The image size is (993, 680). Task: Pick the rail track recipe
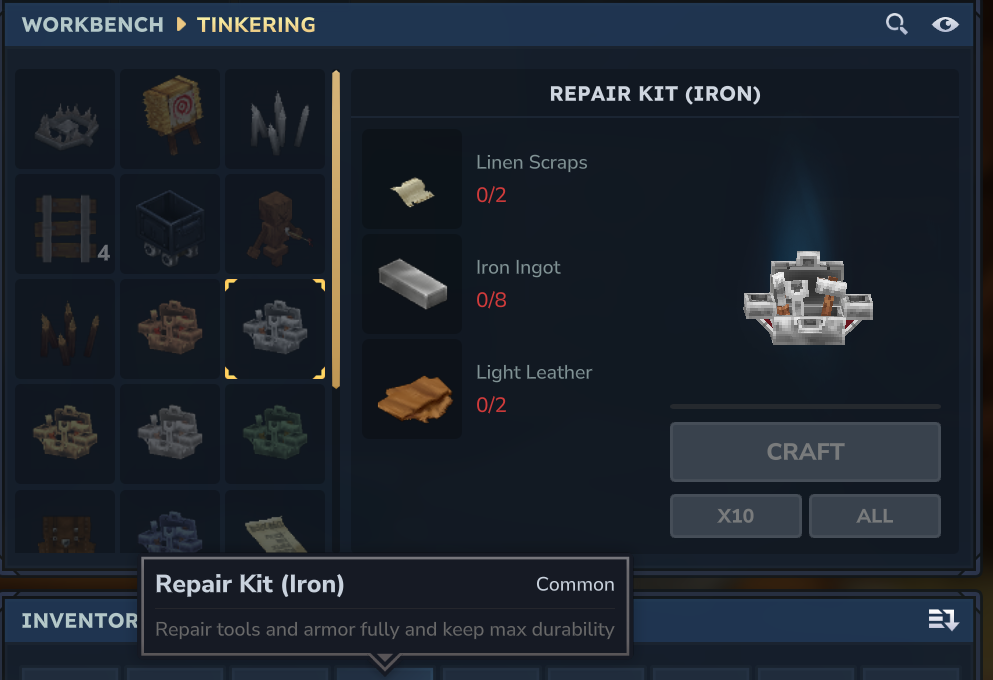pyautogui.click(x=66, y=224)
